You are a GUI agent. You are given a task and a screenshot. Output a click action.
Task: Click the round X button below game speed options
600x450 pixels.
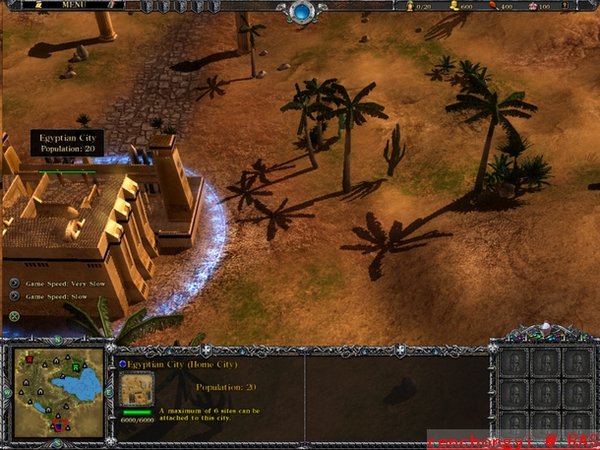coord(15,316)
